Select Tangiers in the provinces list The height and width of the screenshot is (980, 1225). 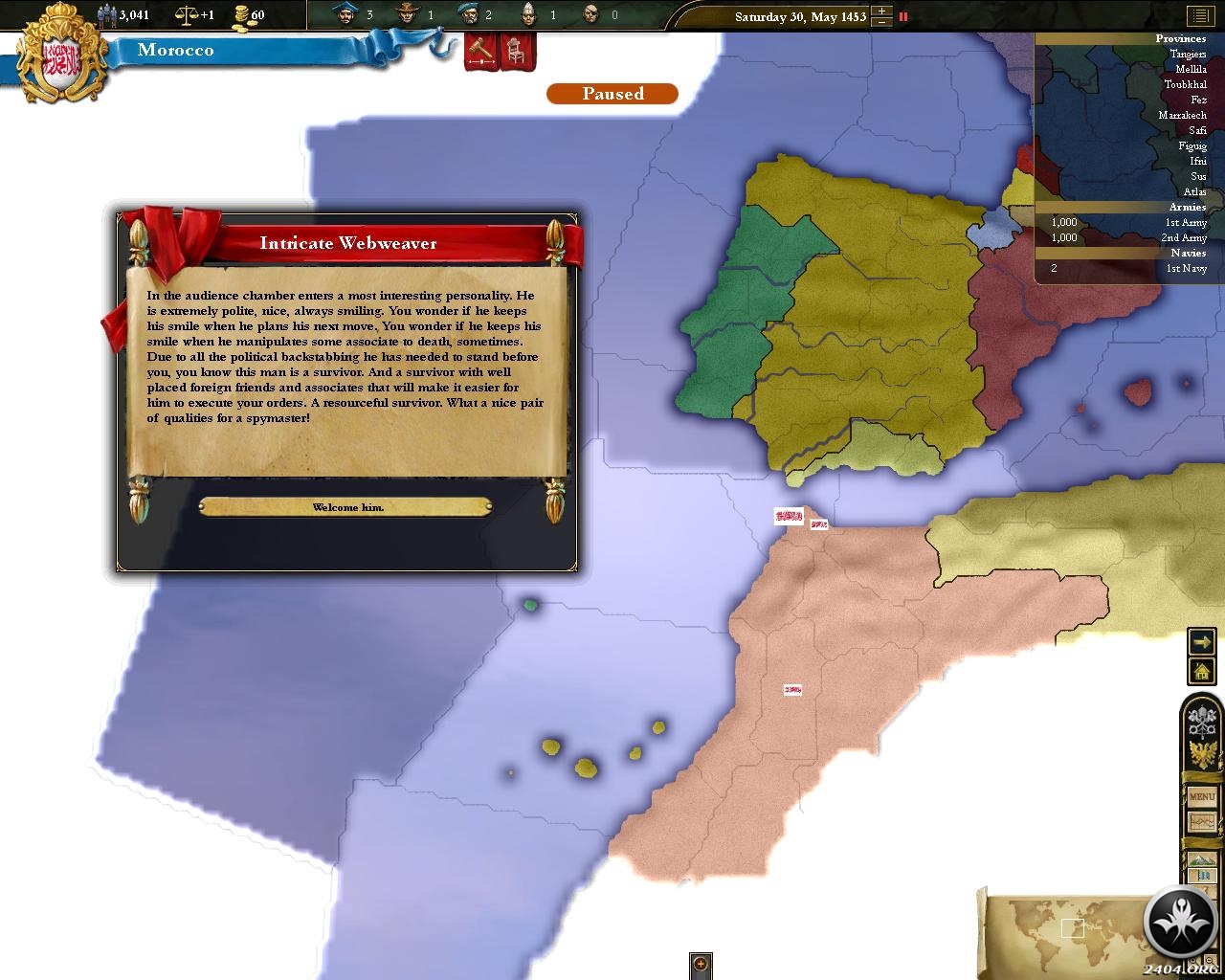pos(1188,55)
